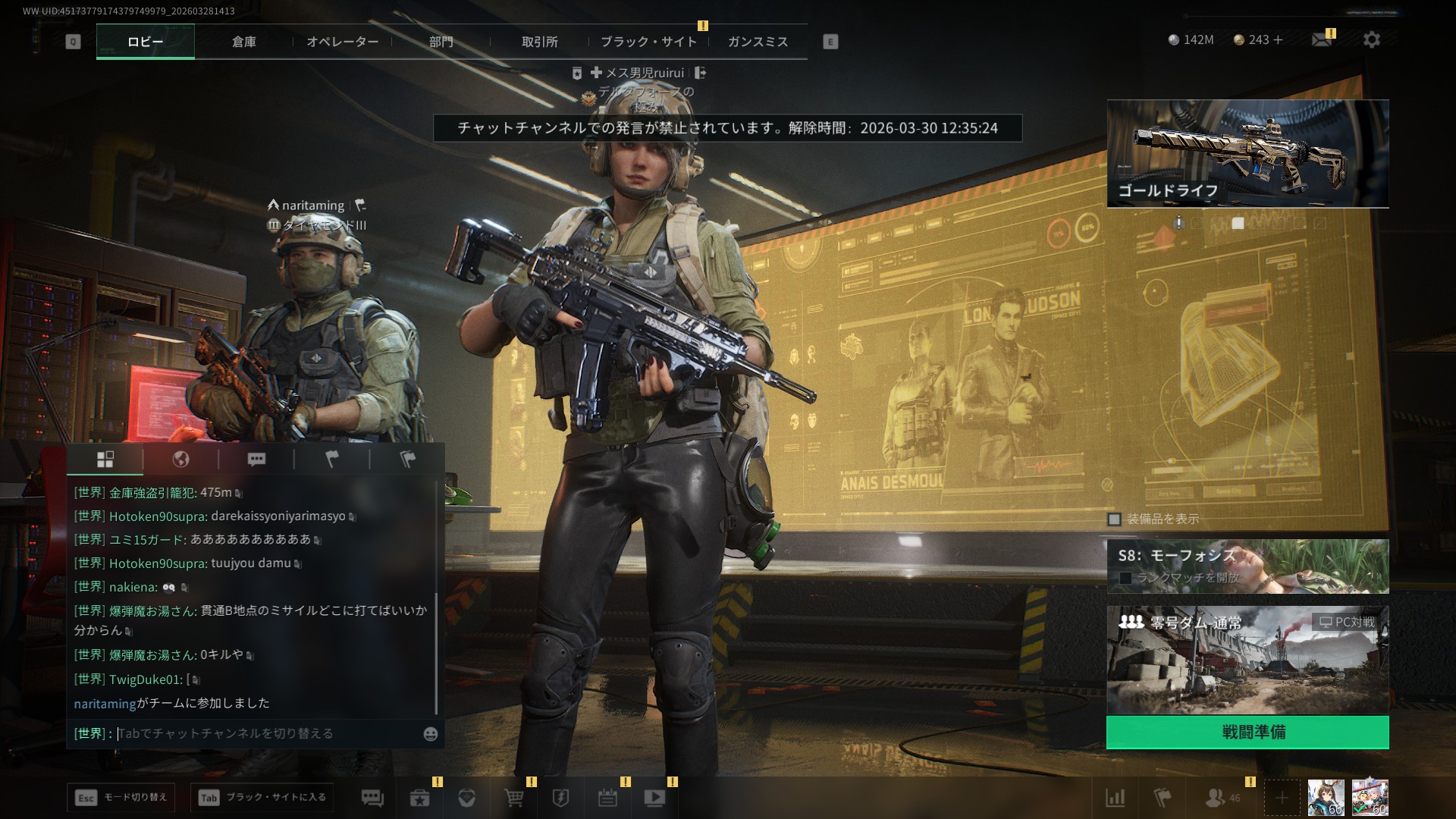Open the friends list icon
Image resolution: width=1456 pixels, height=819 pixels.
1216,798
